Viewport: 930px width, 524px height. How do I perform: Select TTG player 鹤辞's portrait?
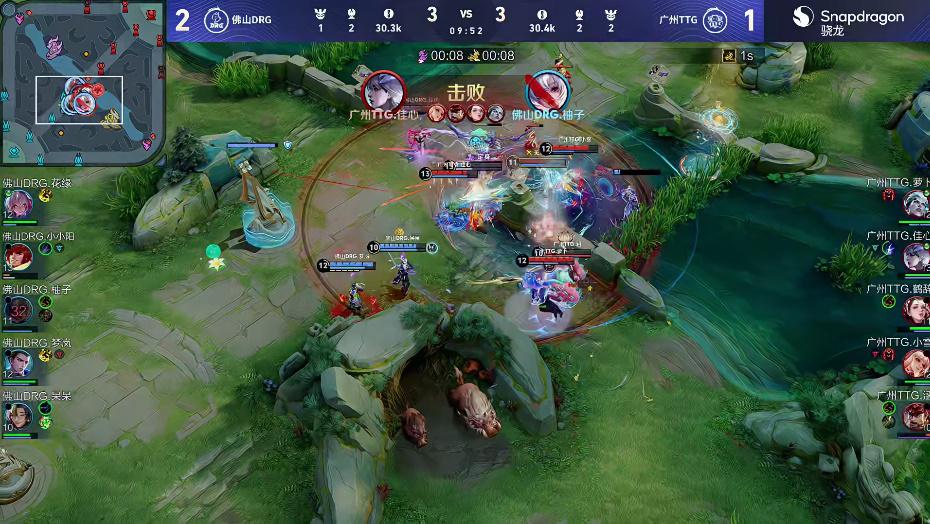(x=914, y=310)
